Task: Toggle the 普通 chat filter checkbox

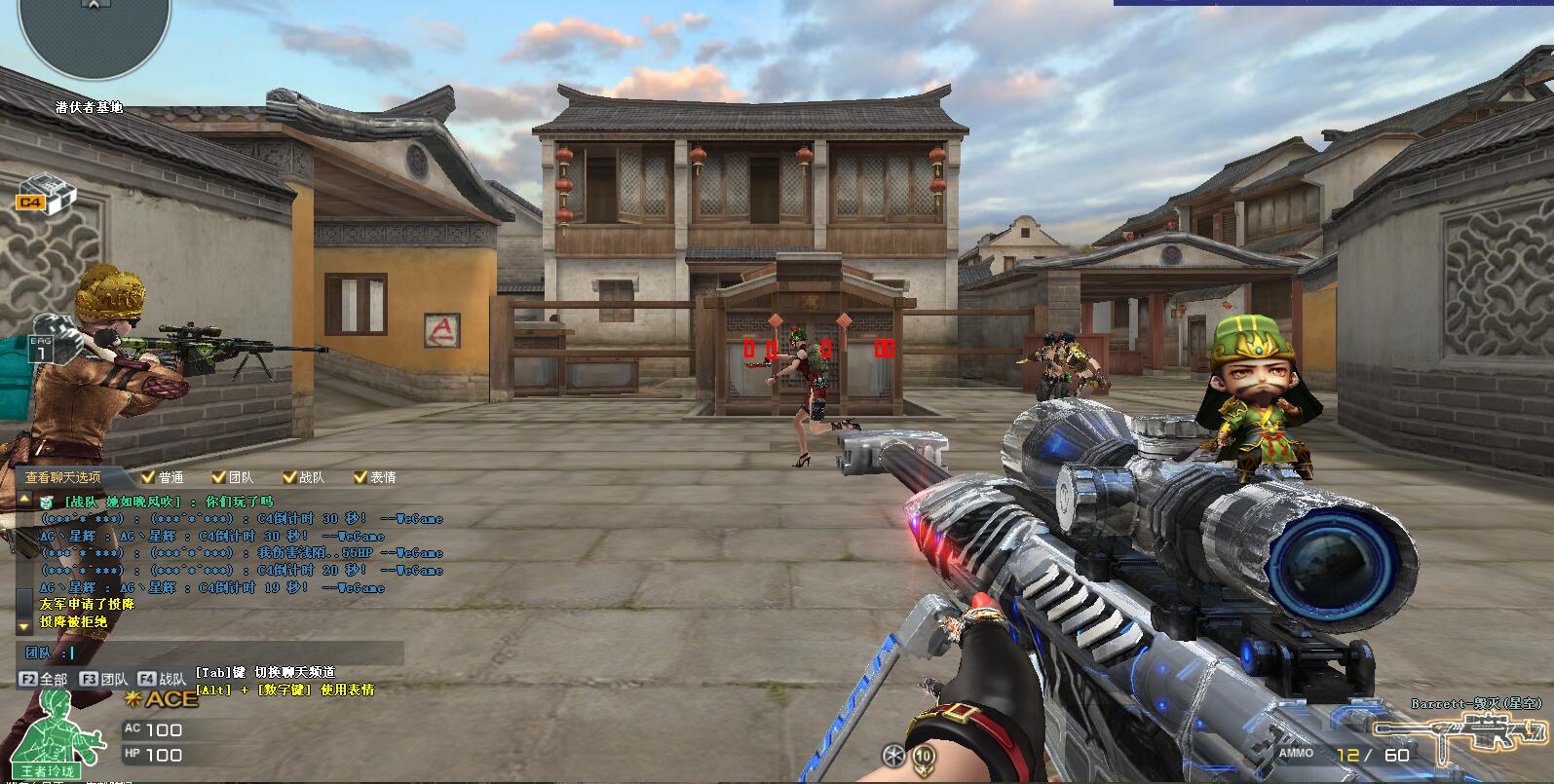Action: (x=148, y=477)
